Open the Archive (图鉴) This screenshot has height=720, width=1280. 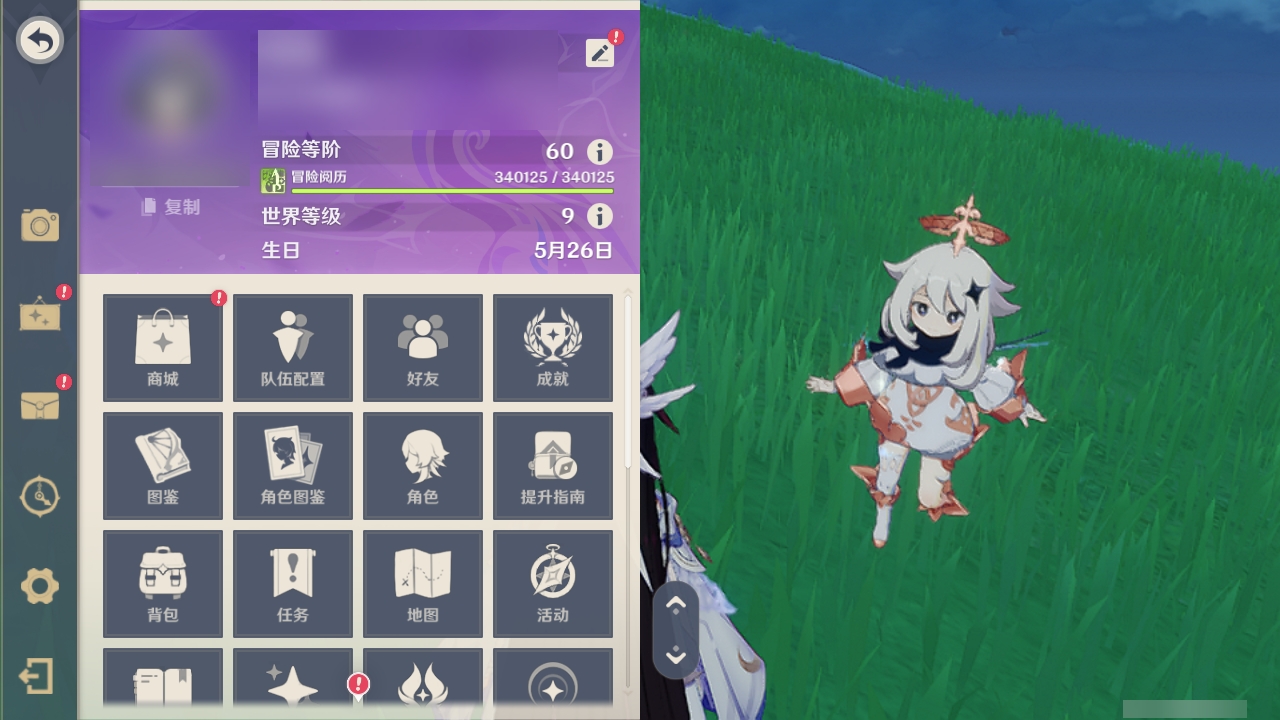[162, 465]
